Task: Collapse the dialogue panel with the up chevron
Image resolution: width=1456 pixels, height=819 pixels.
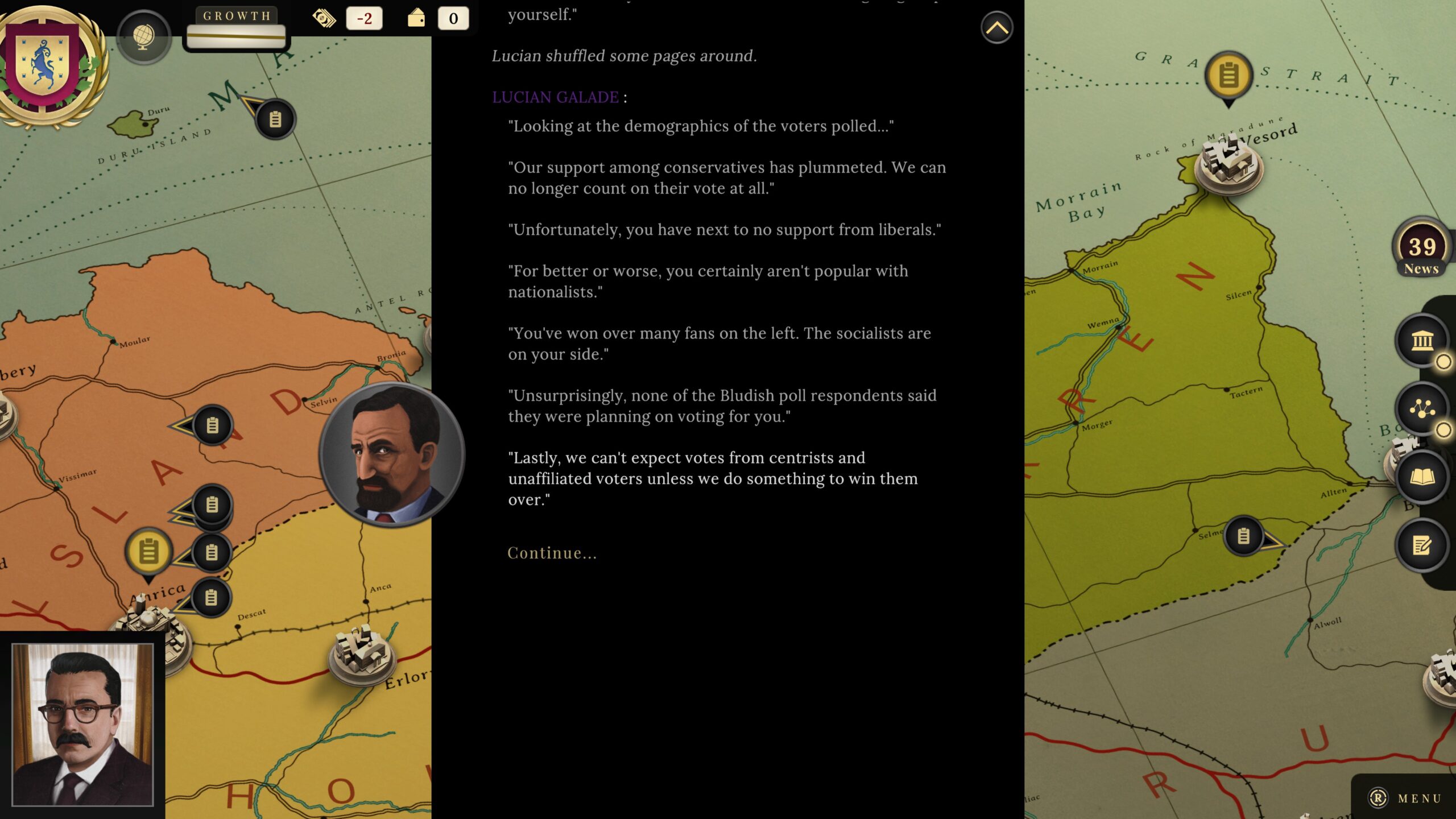Action: (996, 27)
